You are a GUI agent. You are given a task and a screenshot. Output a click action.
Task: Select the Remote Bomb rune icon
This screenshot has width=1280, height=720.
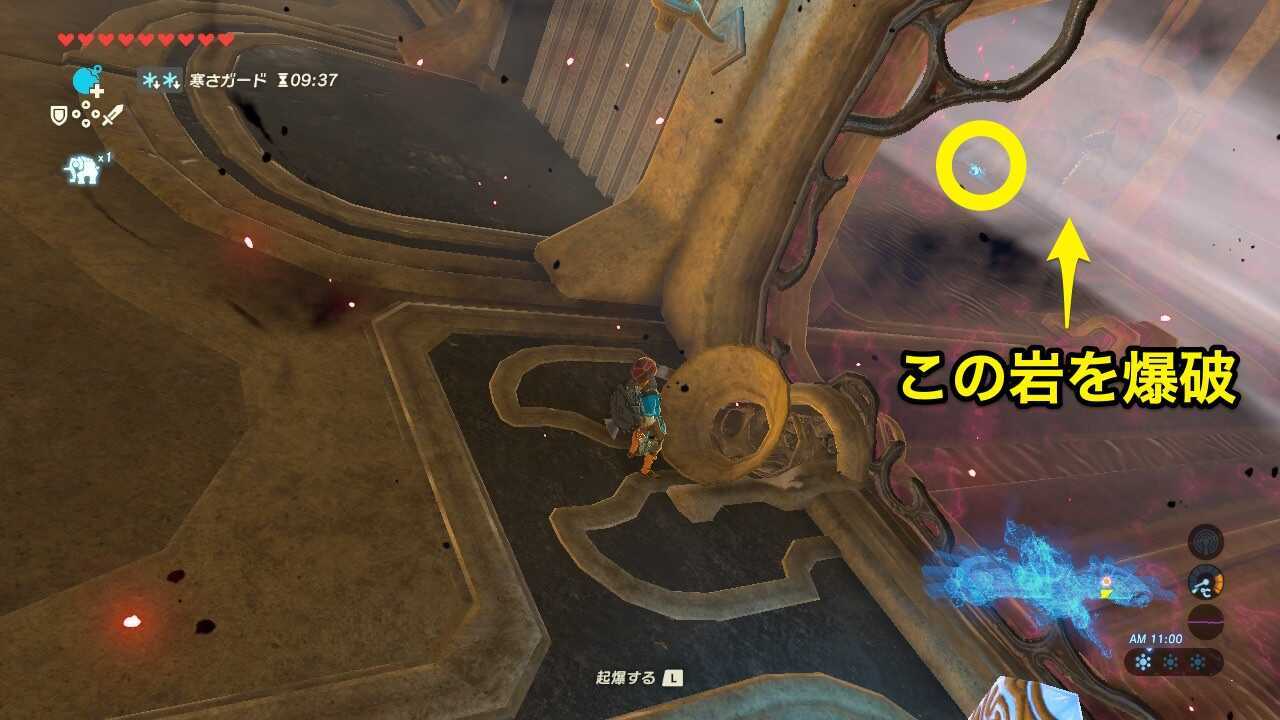pyautogui.click(x=84, y=80)
